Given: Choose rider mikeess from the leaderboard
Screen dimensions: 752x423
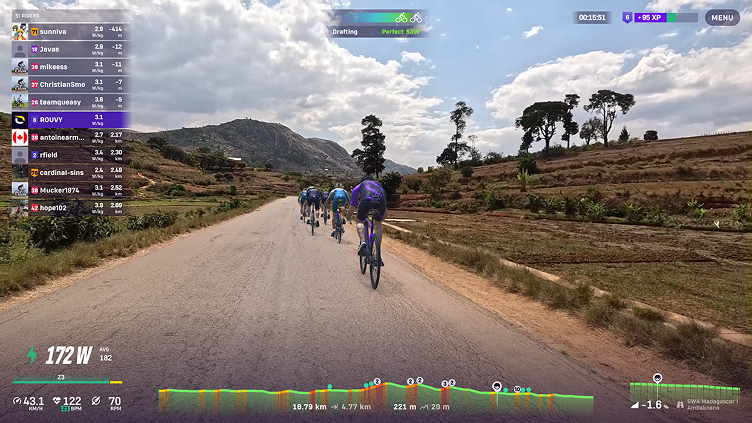Looking at the screenshot, I should [70, 66].
